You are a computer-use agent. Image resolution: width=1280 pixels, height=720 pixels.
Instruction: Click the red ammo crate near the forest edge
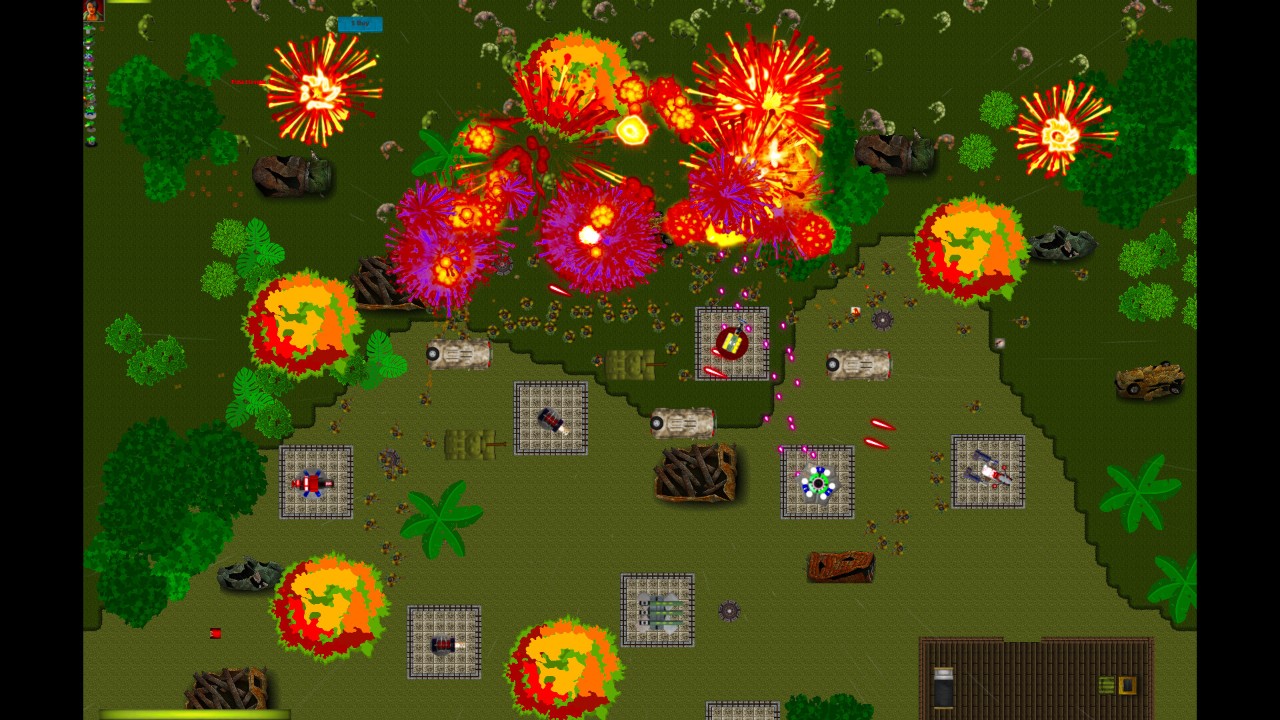215,632
